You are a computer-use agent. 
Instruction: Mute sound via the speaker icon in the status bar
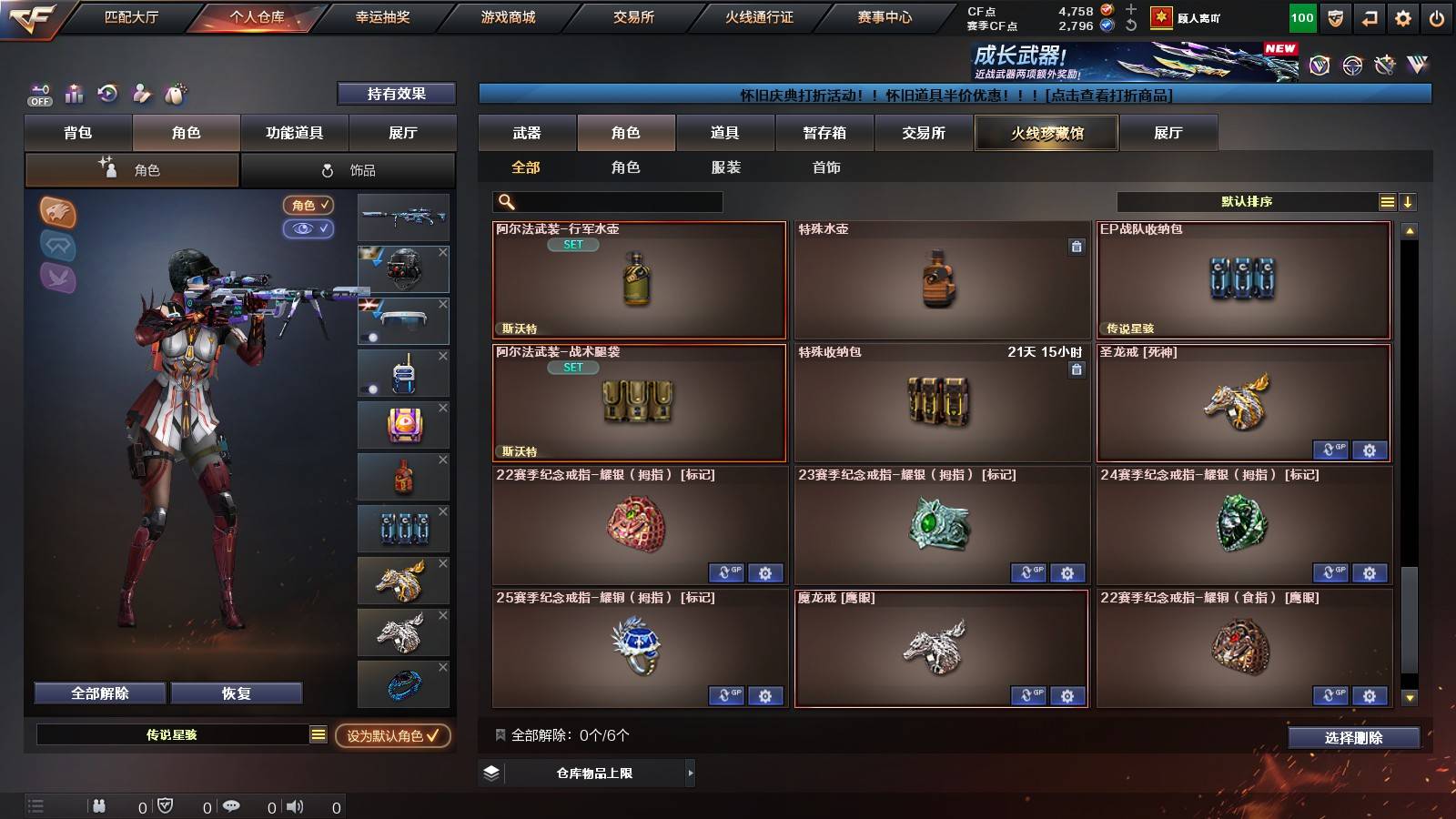(296, 805)
